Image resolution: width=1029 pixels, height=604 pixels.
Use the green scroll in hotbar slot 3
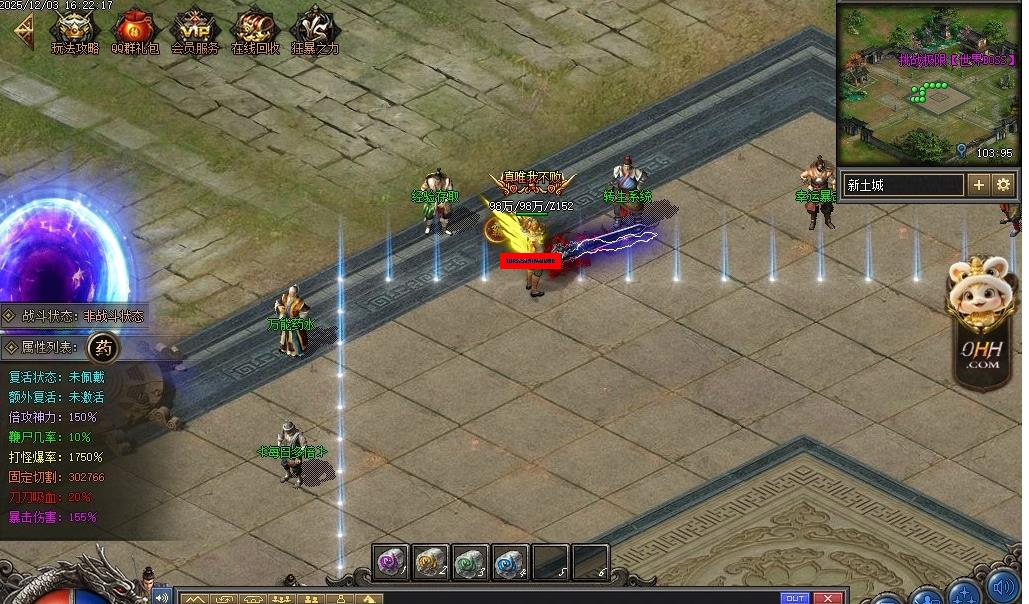470,562
